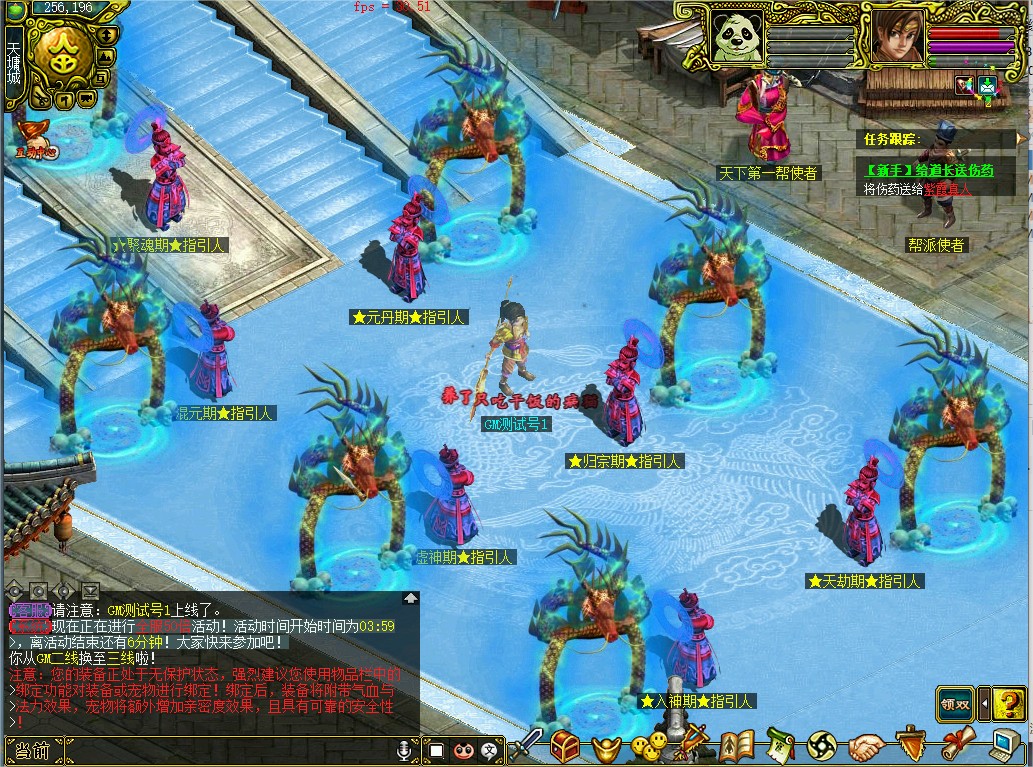Open the smiley faces friends icon
This screenshot has width=1033, height=767.
click(648, 746)
